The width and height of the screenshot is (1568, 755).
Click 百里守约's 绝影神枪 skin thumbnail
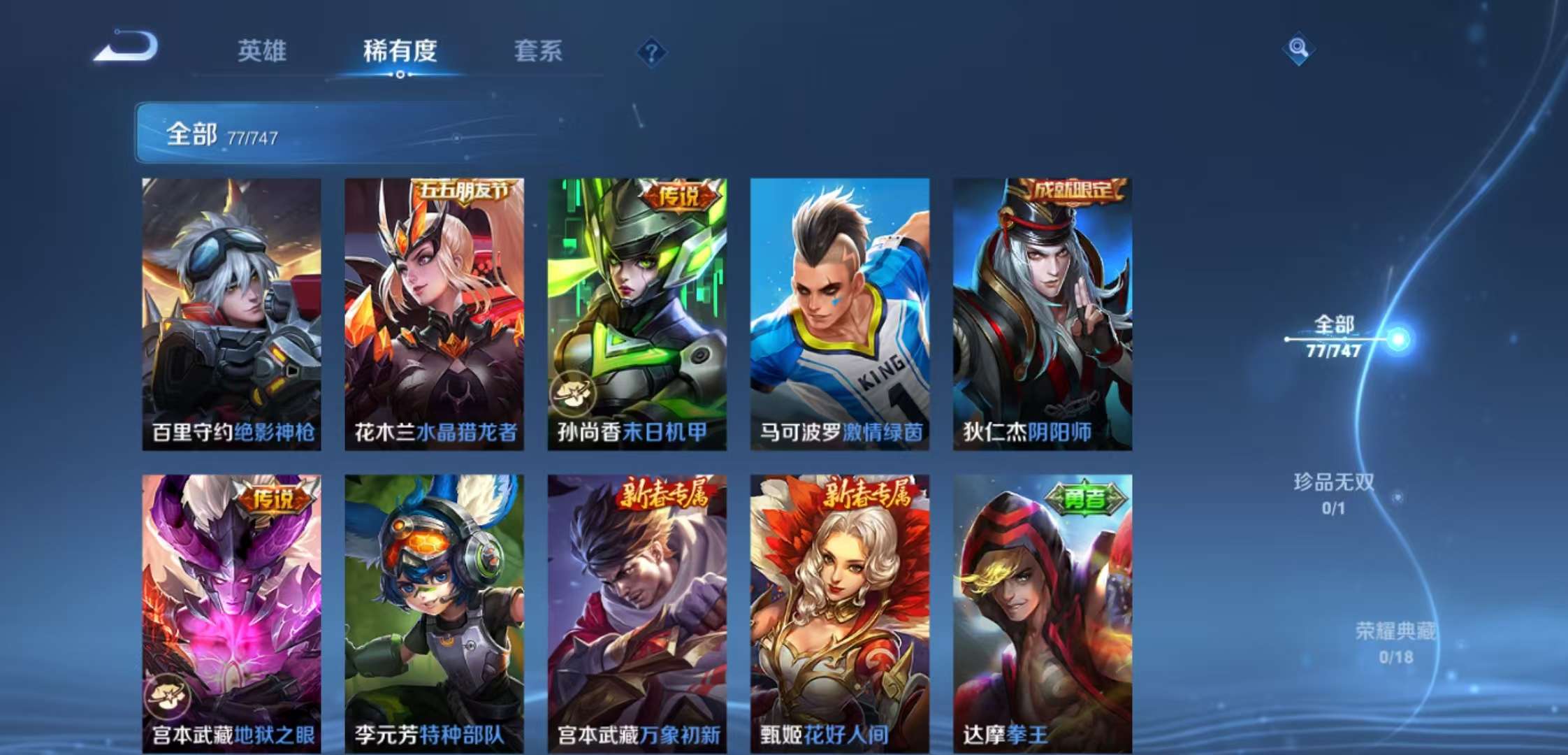tap(231, 308)
